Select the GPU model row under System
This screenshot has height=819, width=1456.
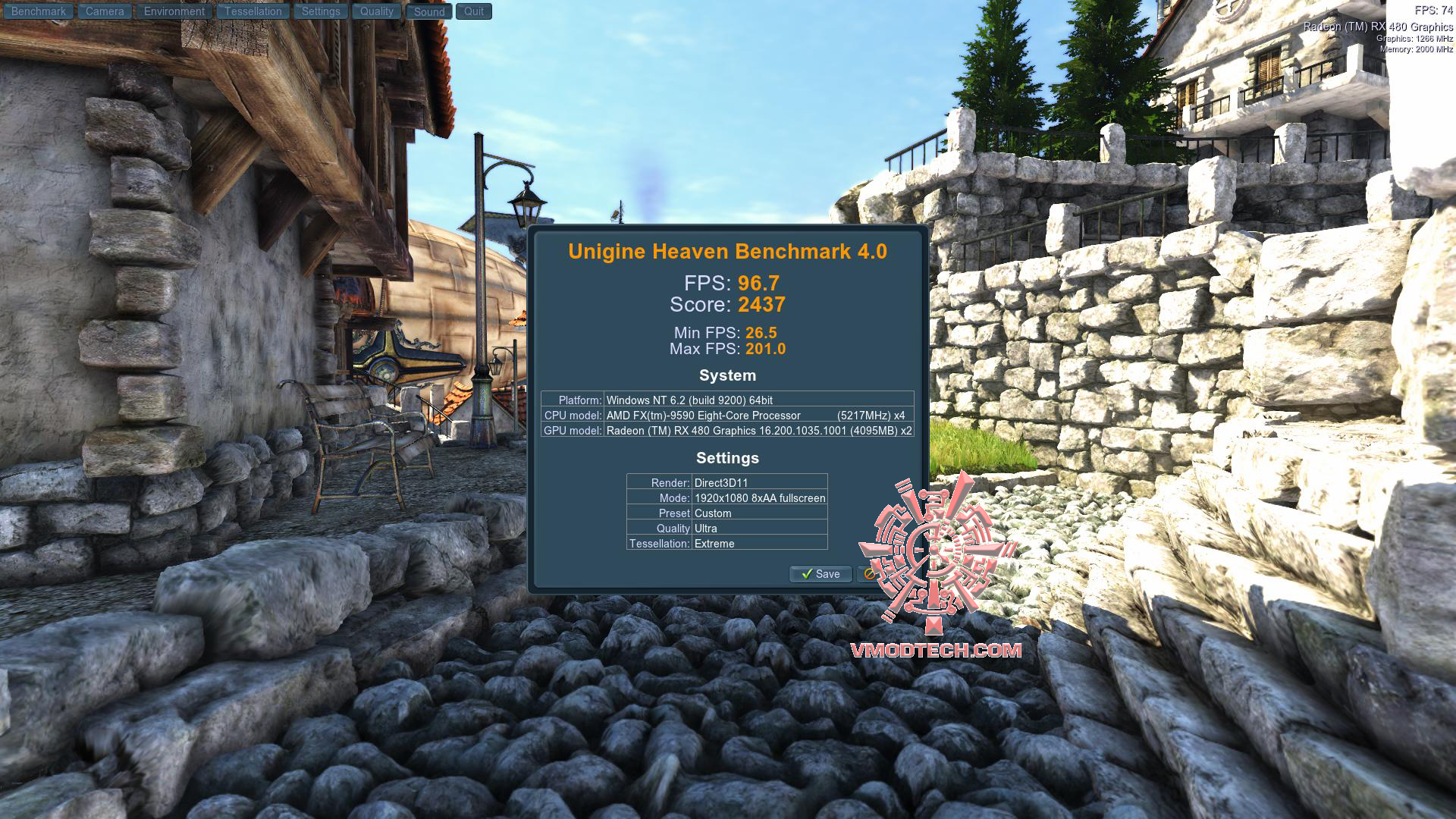pyautogui.click(x=726, y=431)
